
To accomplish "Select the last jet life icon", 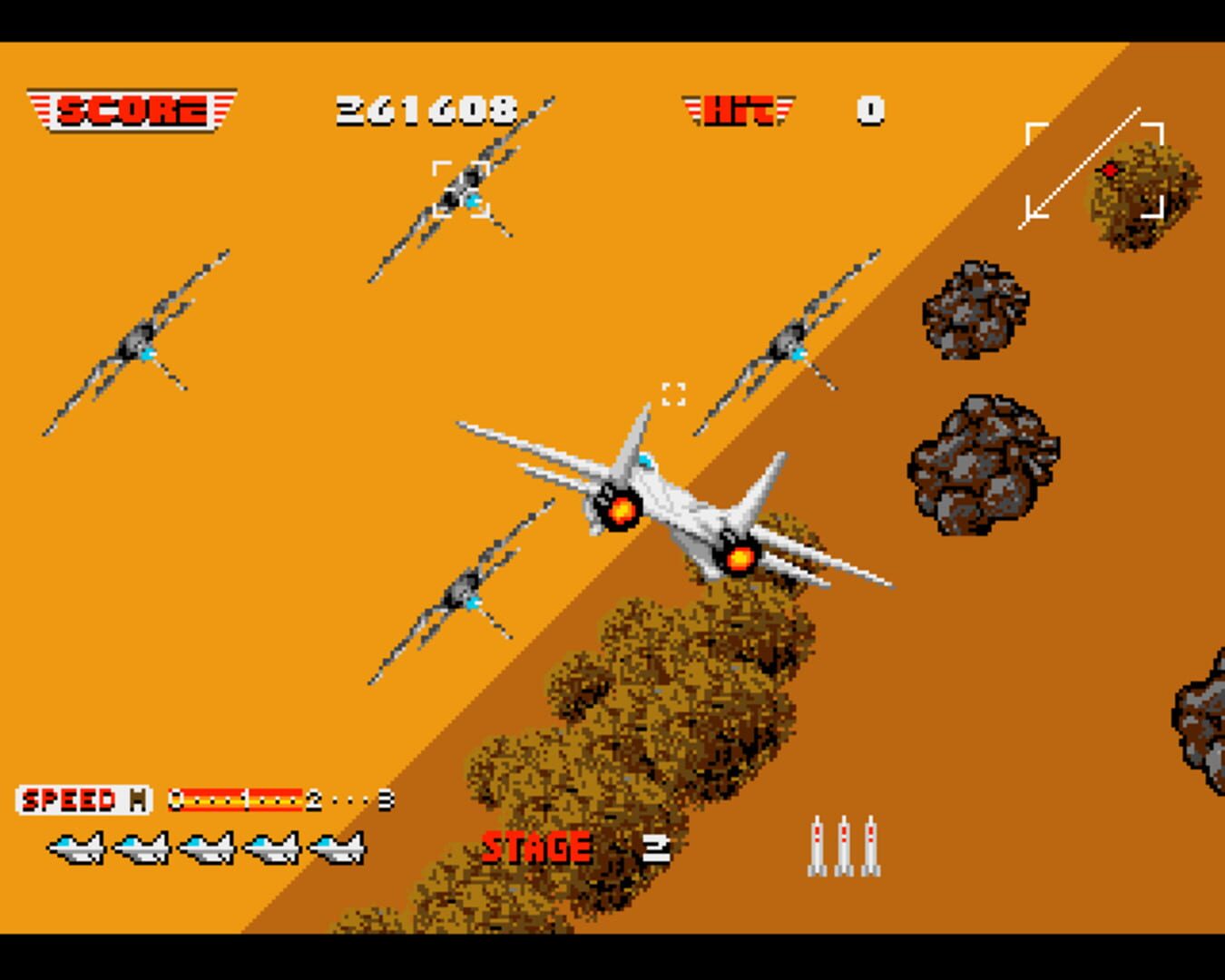I will click(338, 848).
